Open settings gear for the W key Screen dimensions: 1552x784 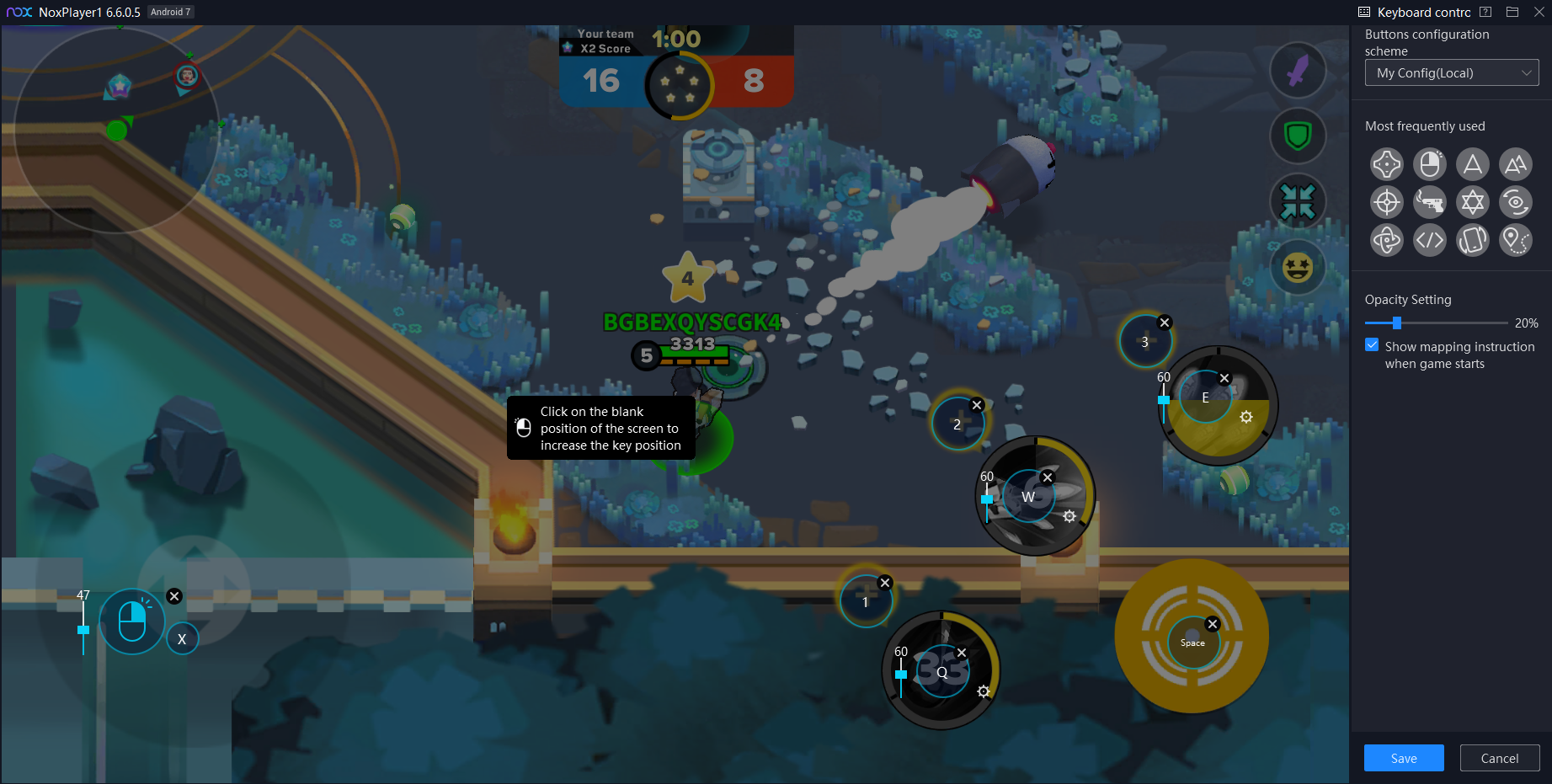pos(1069,516)
